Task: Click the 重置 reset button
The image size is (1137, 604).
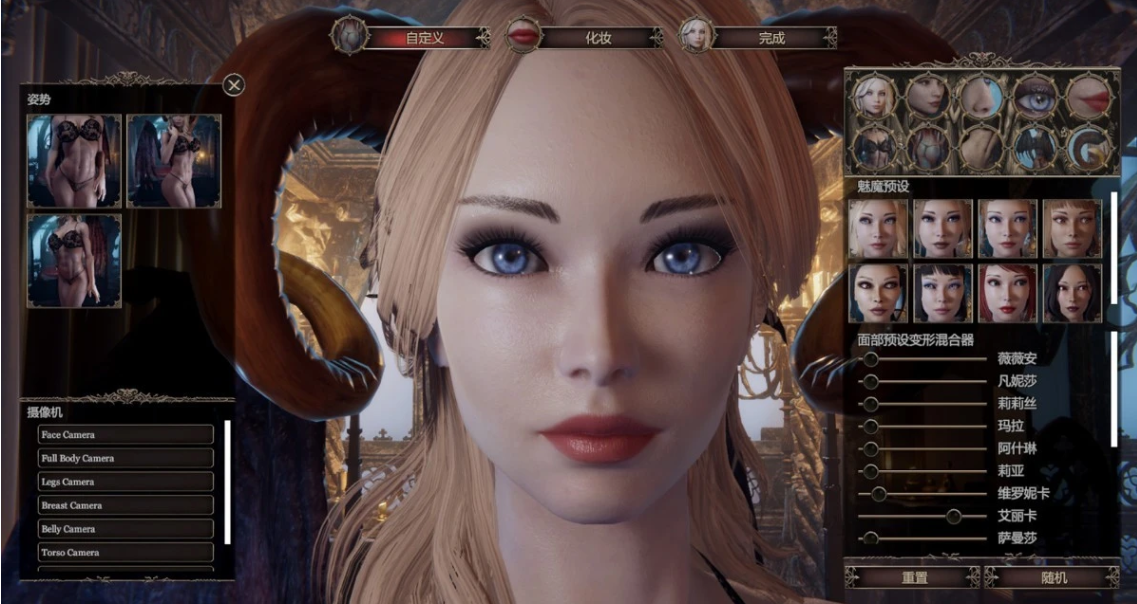Action: [913, 578]
